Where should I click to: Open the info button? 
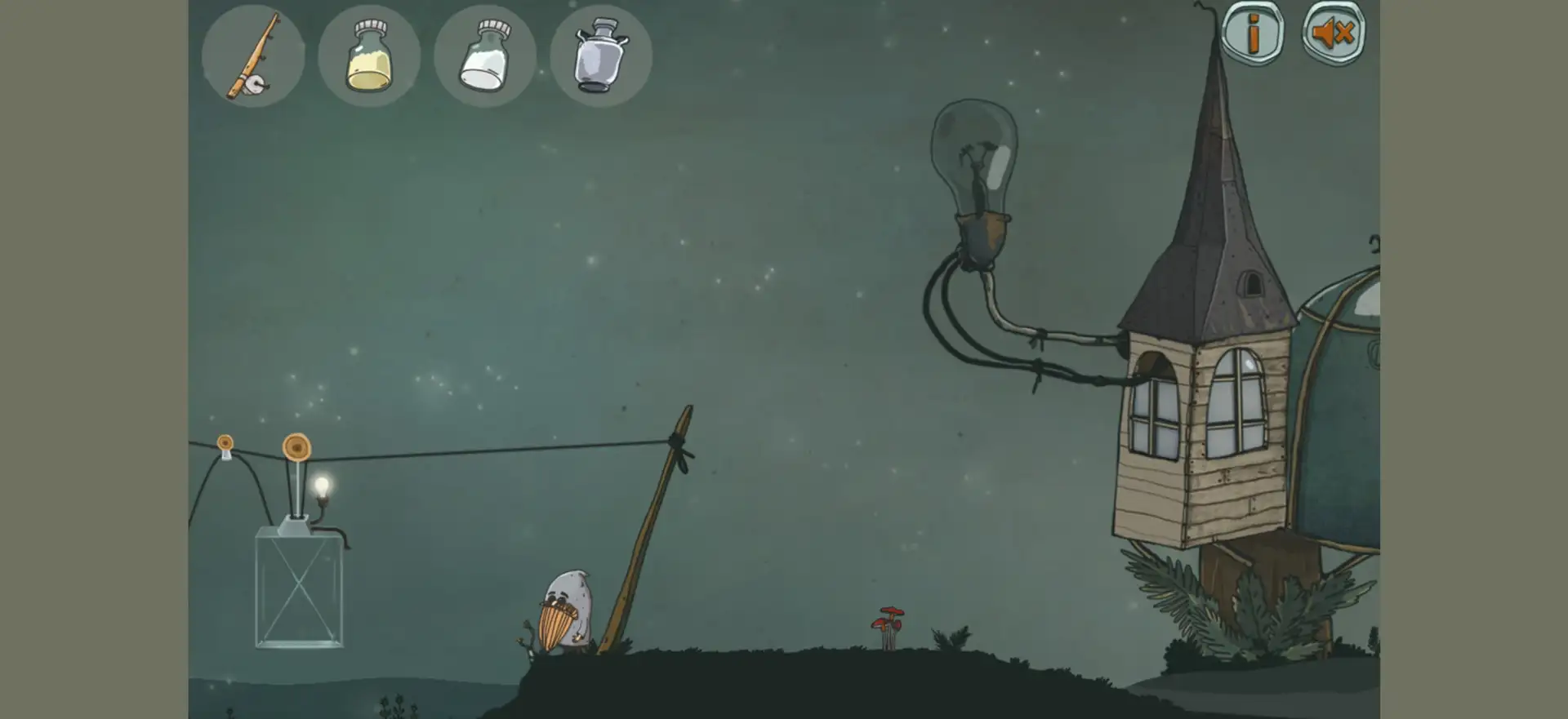point(1252,33)
